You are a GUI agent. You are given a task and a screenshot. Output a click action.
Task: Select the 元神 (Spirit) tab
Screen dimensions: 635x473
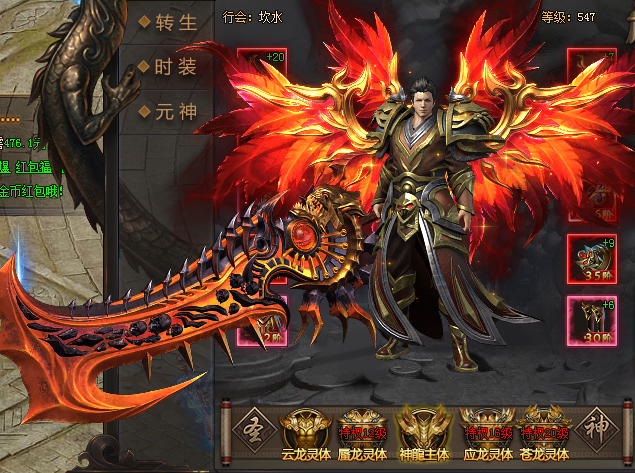(164, 111)
